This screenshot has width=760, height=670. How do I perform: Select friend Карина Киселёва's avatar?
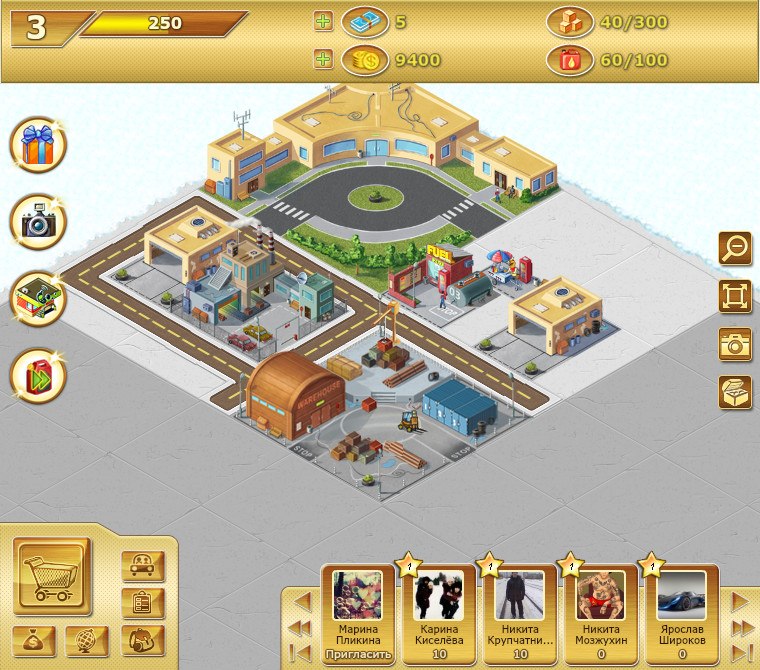click(439, 595)
